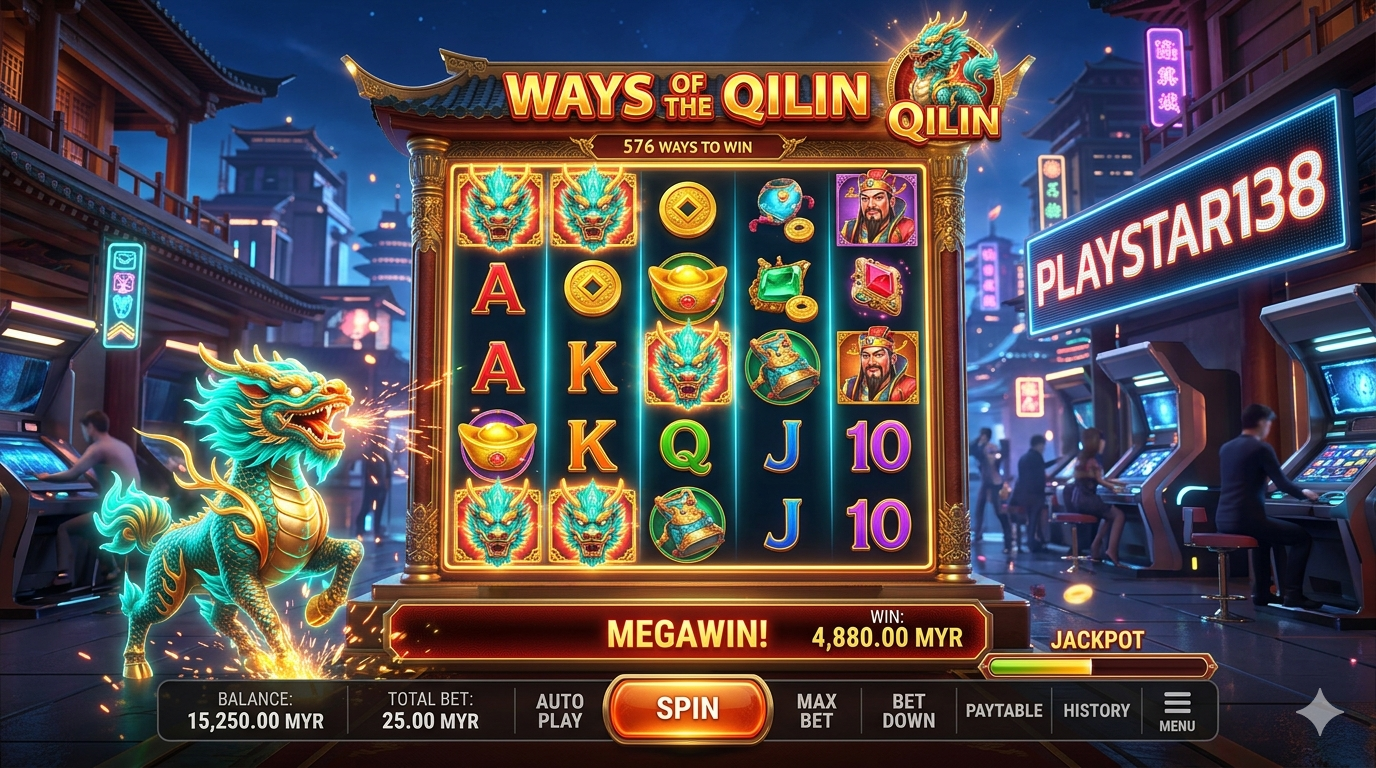Open the hamburger Menu
The height and width of the screenshot is (768, 1376).
click(1177, 710)
